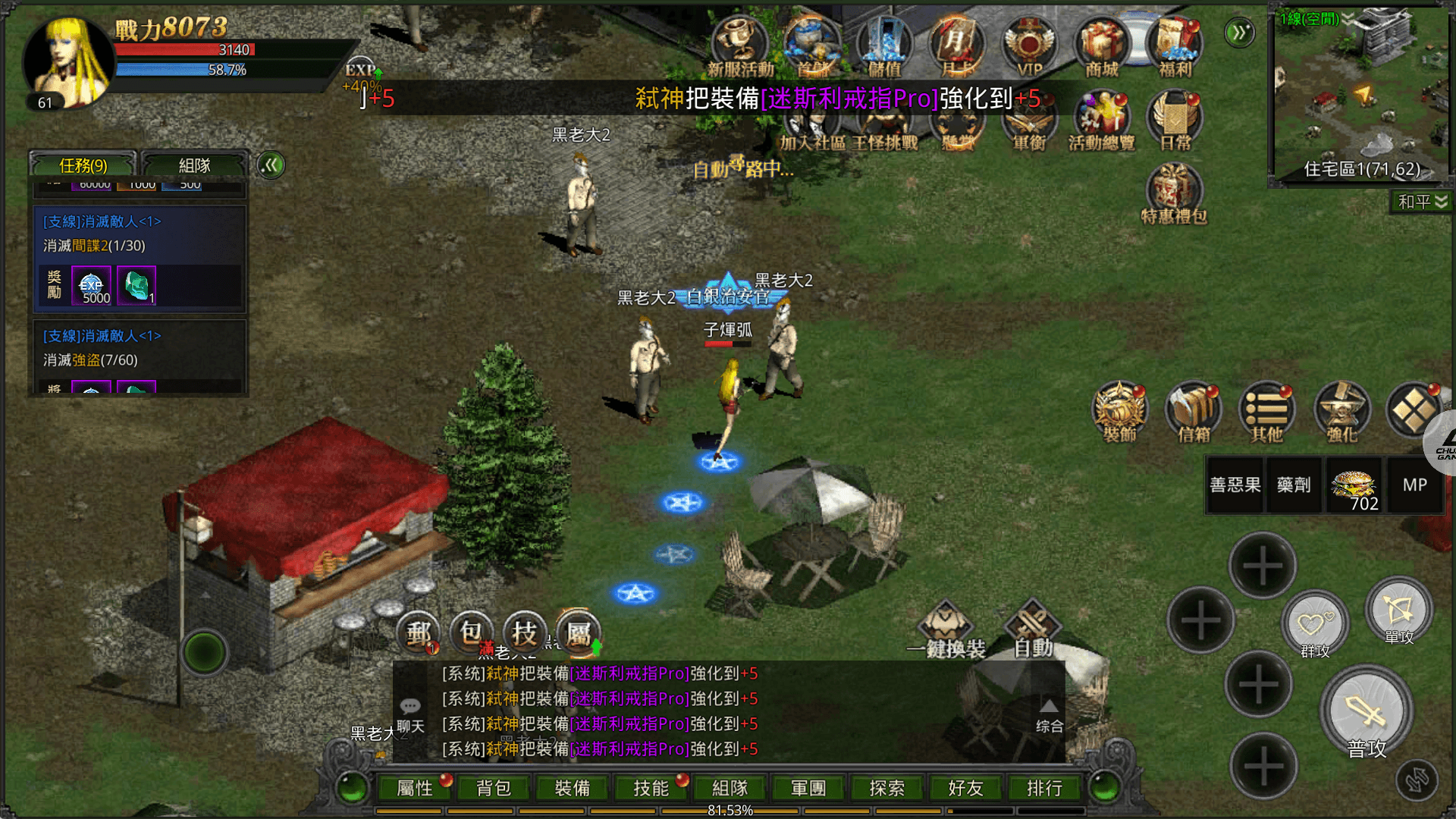
Task: Open the 好友 friends menu
Action: click(x=965, y=788)
